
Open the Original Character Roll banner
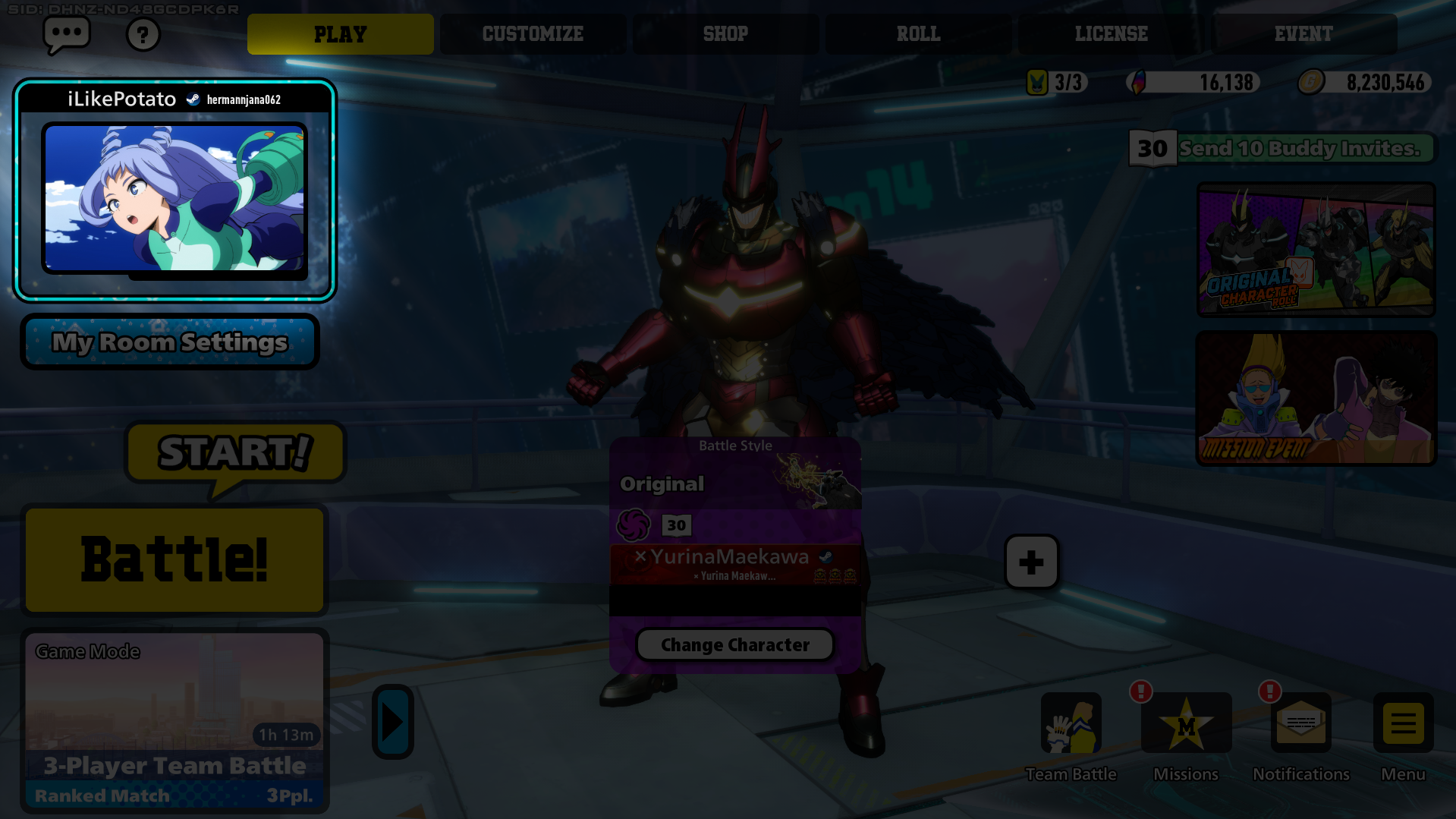pos(1316,249)
